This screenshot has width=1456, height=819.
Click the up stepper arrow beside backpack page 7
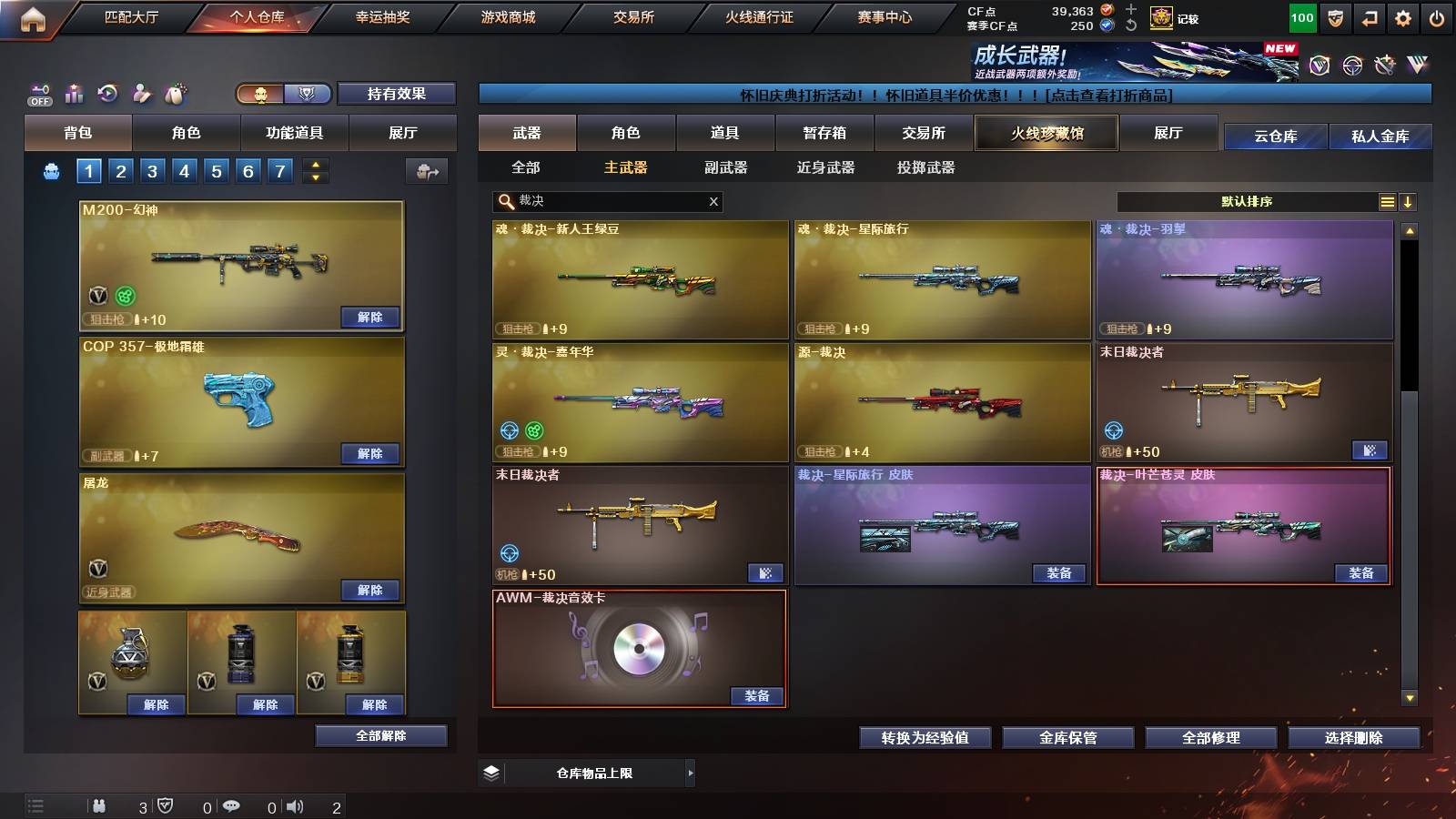316,164
